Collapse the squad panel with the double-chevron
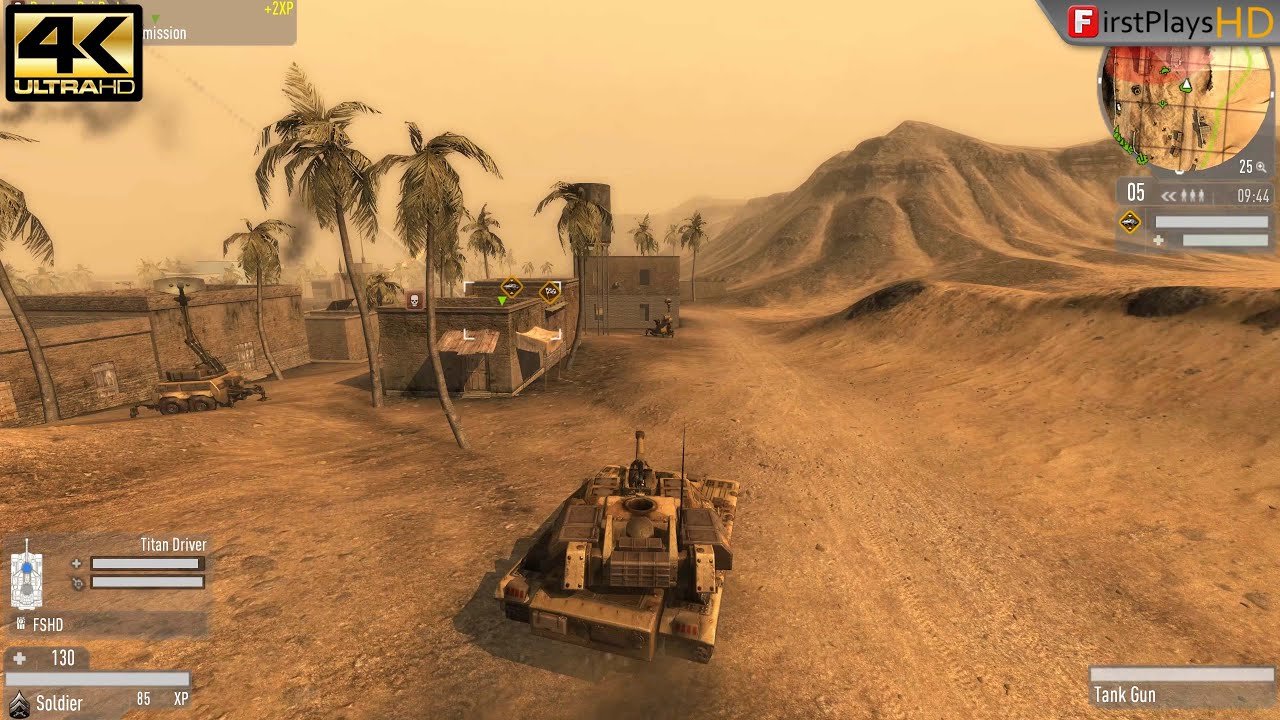Image resolution: width=1280 pixels, height=720 pixels. [x=1170, y=195]
